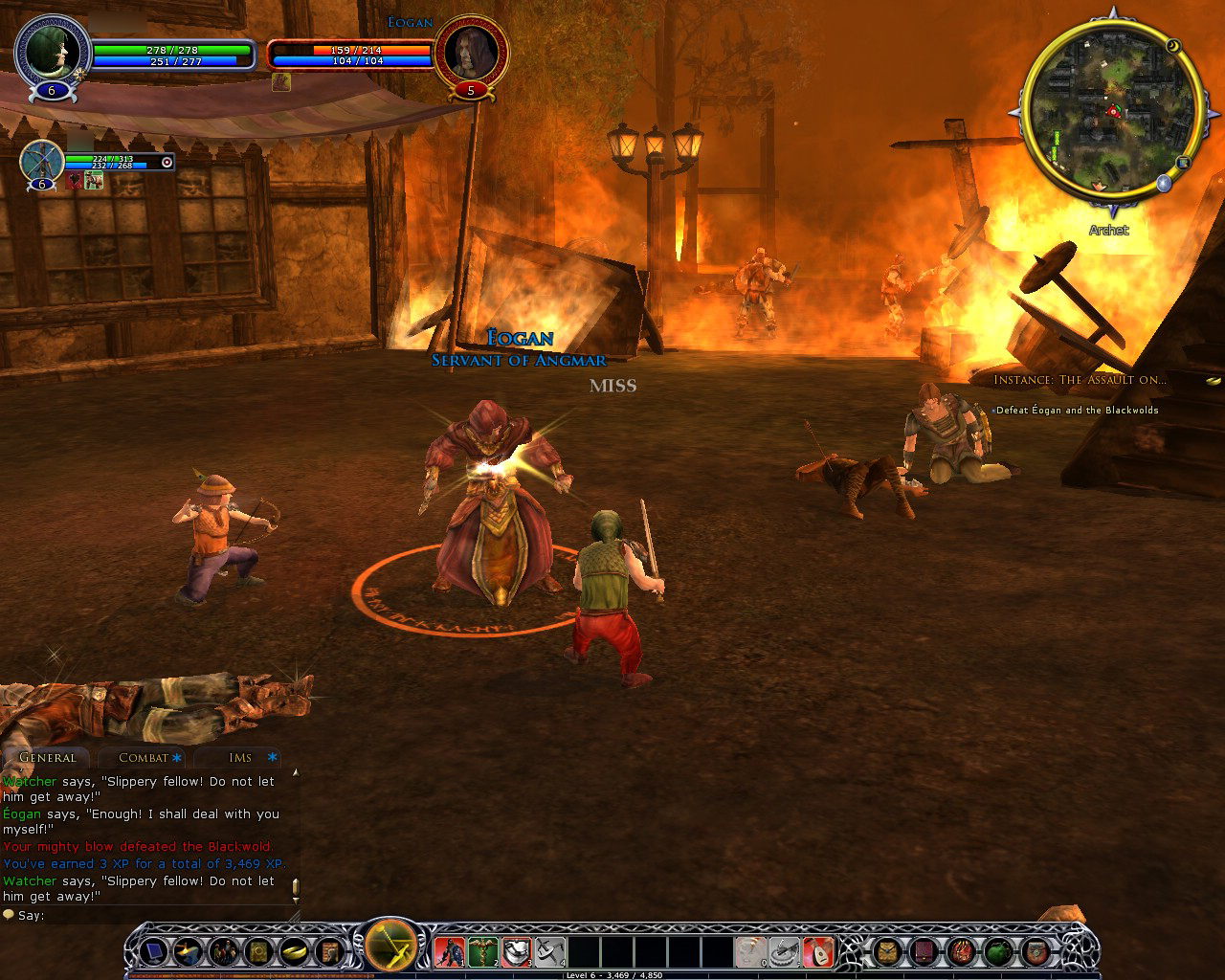The width and height of the screenshot is (1225, 980).
Task: Select the IMs chat tab
Action: click(240, 758)
